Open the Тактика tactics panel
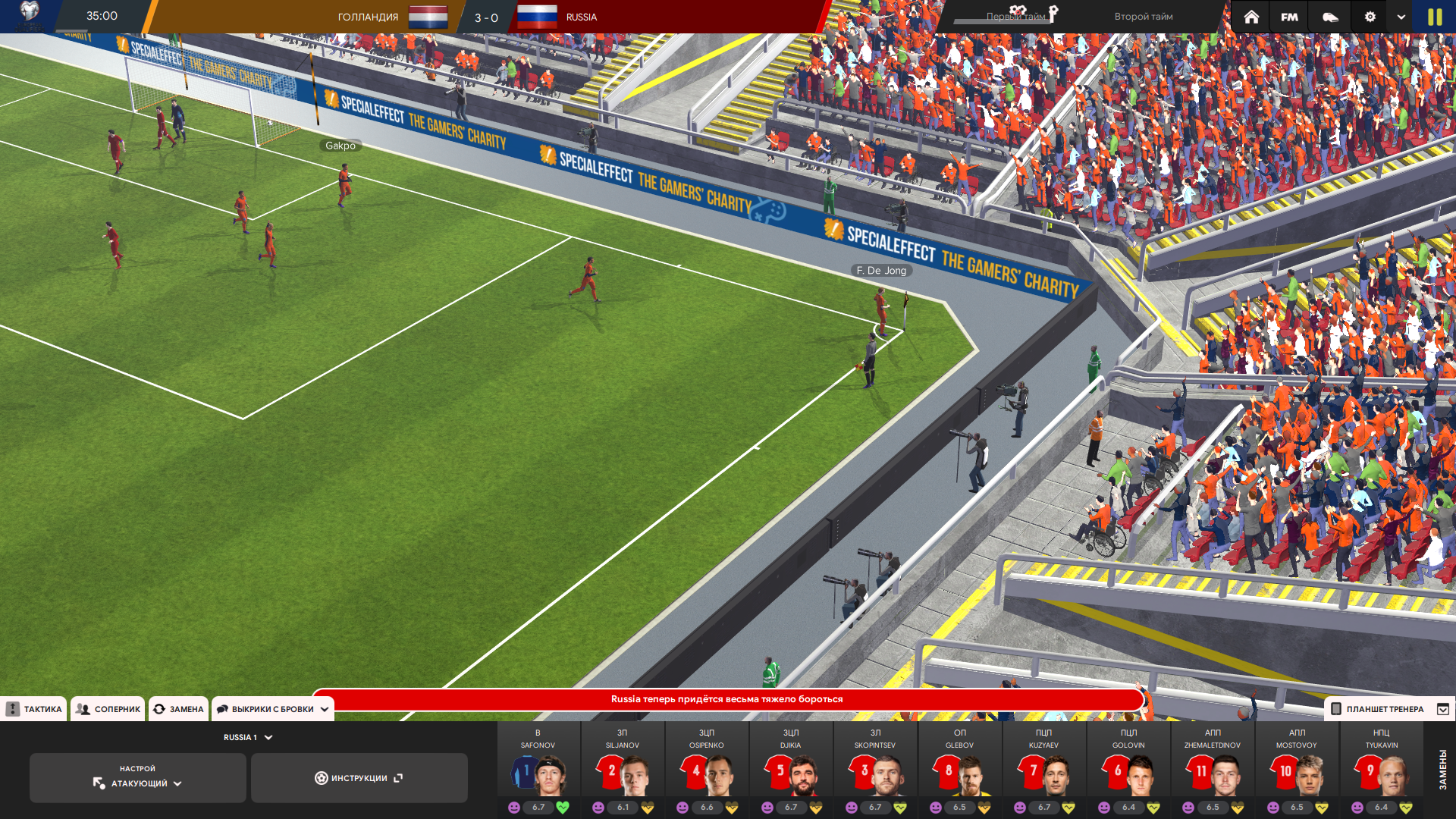The width and height of the screenshot is (1456, 819). (x=34, y=709)
